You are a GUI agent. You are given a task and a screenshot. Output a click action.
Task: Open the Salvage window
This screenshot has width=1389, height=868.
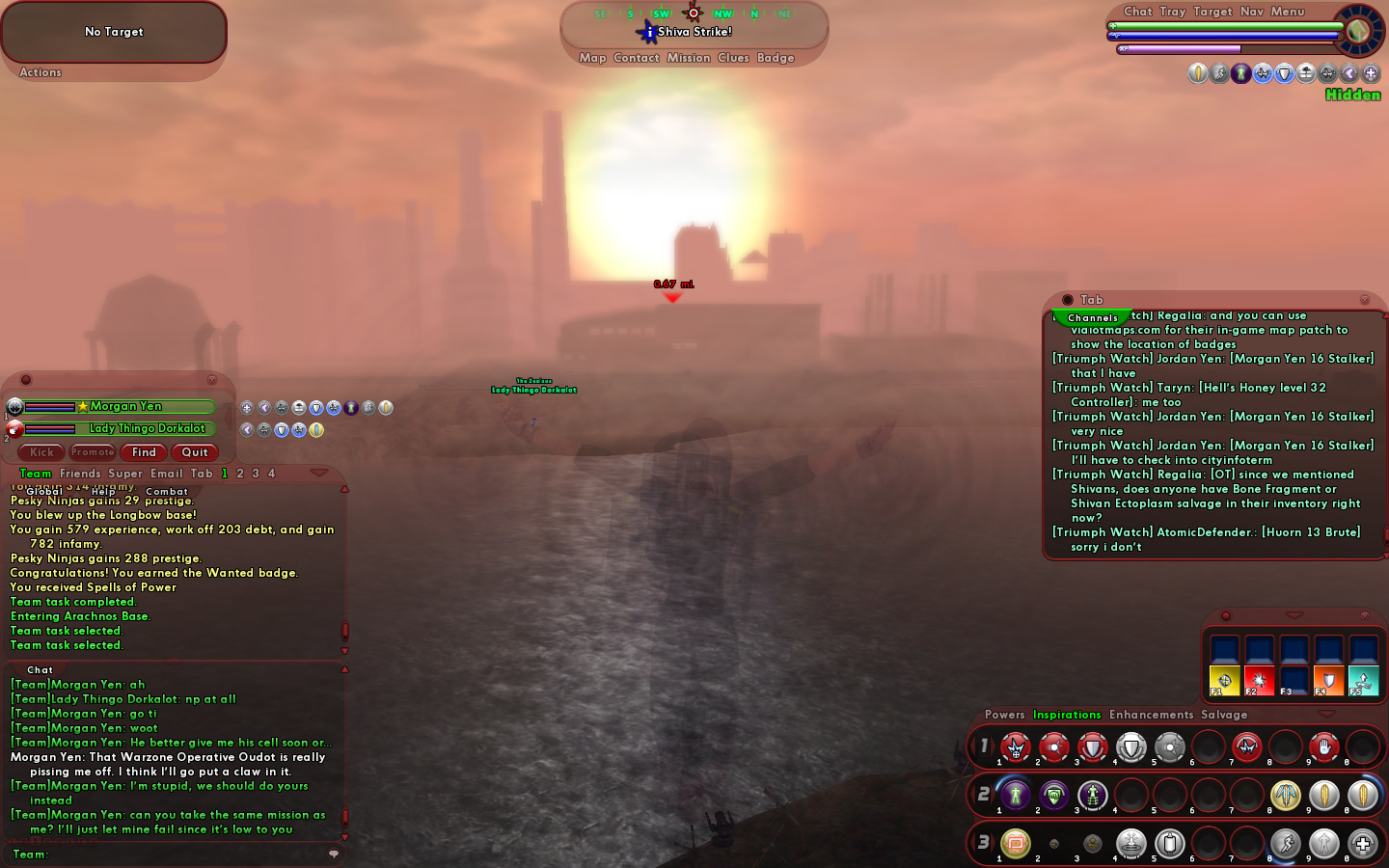(1224, 715)
